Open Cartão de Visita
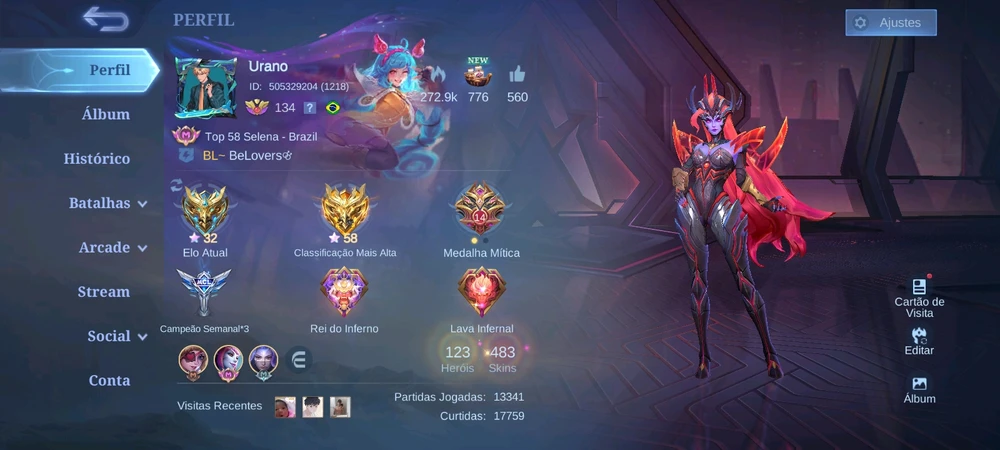Screen dimensions: 1000x450 click(x=919, y=297)
